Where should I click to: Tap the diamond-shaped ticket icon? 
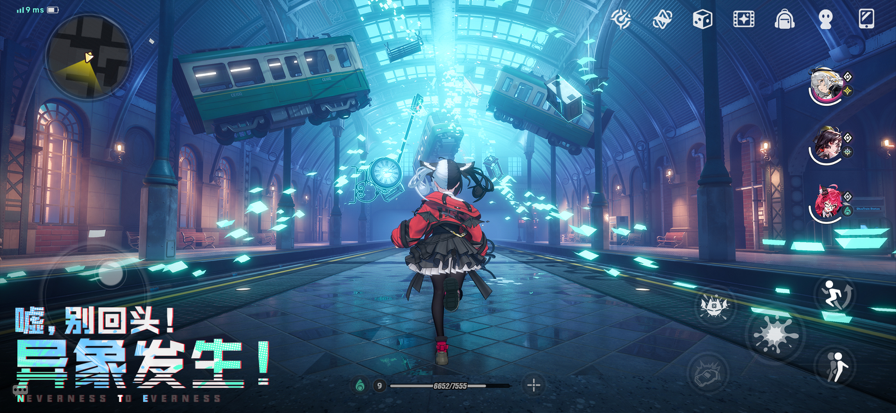coord(662,19)
